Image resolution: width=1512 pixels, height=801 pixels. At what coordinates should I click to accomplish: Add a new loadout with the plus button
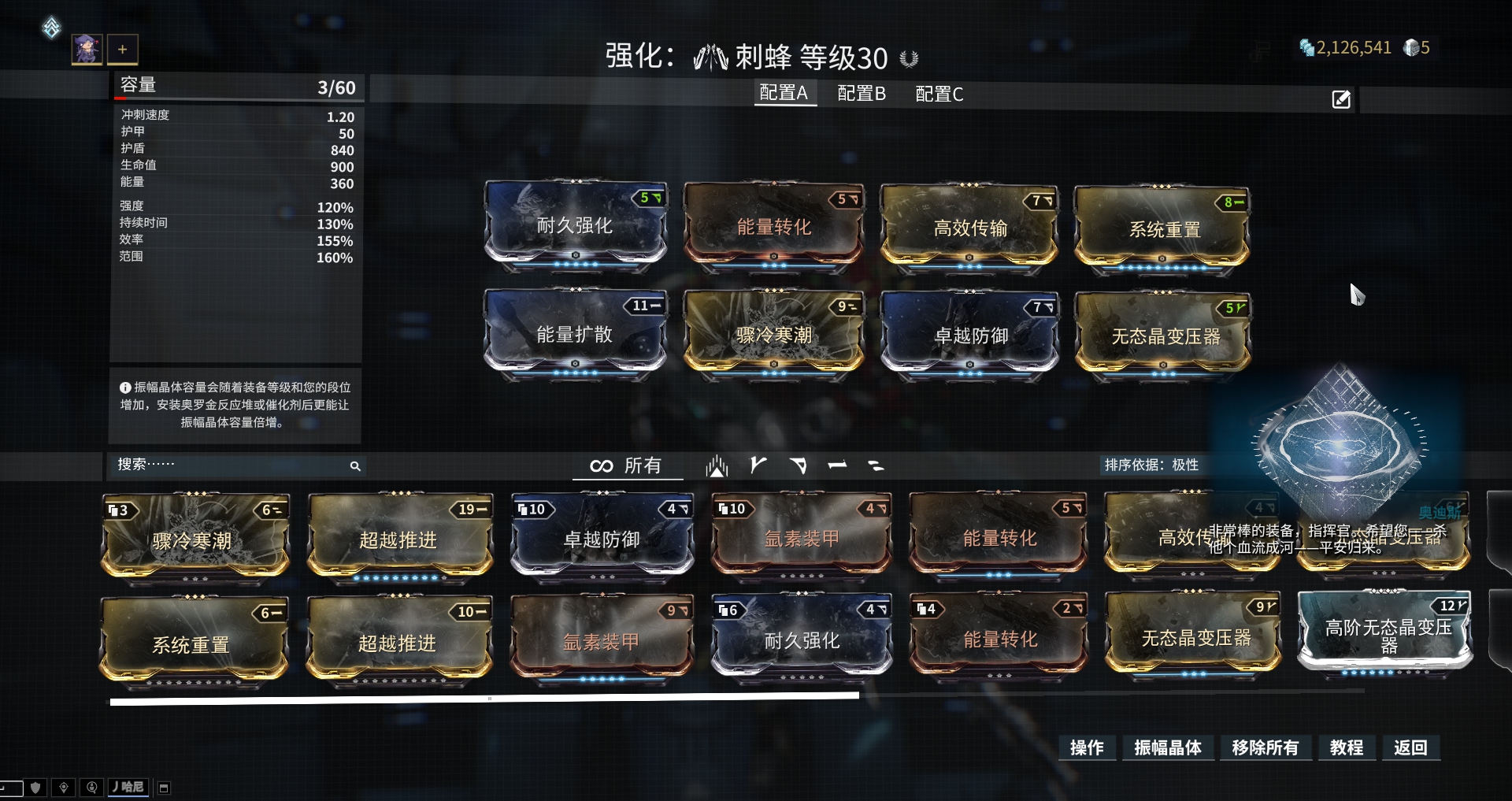coord(122,49)
